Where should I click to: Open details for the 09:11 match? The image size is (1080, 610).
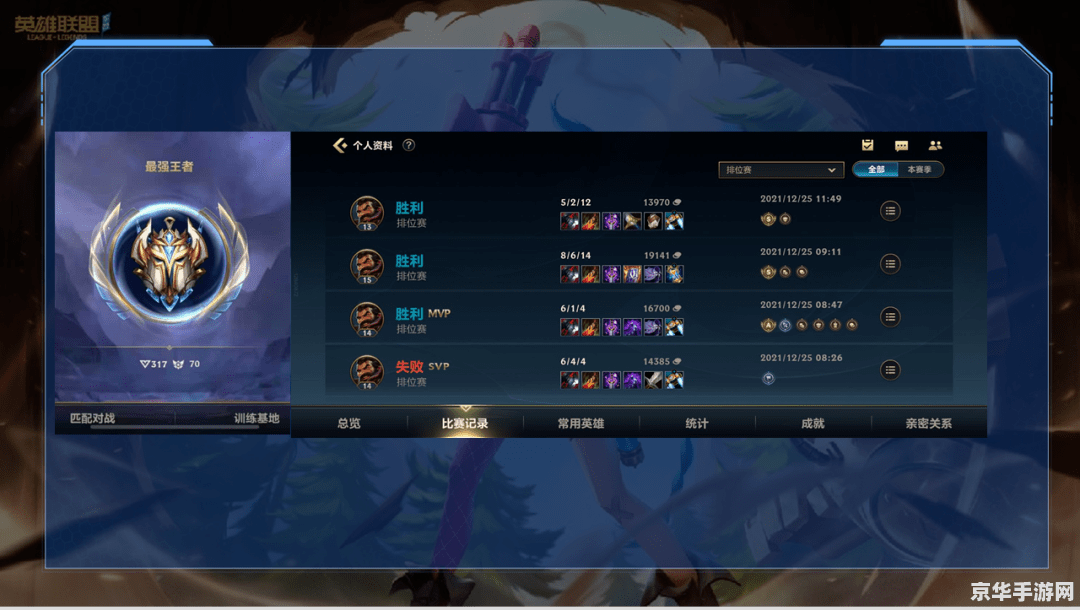pos(890,264)
